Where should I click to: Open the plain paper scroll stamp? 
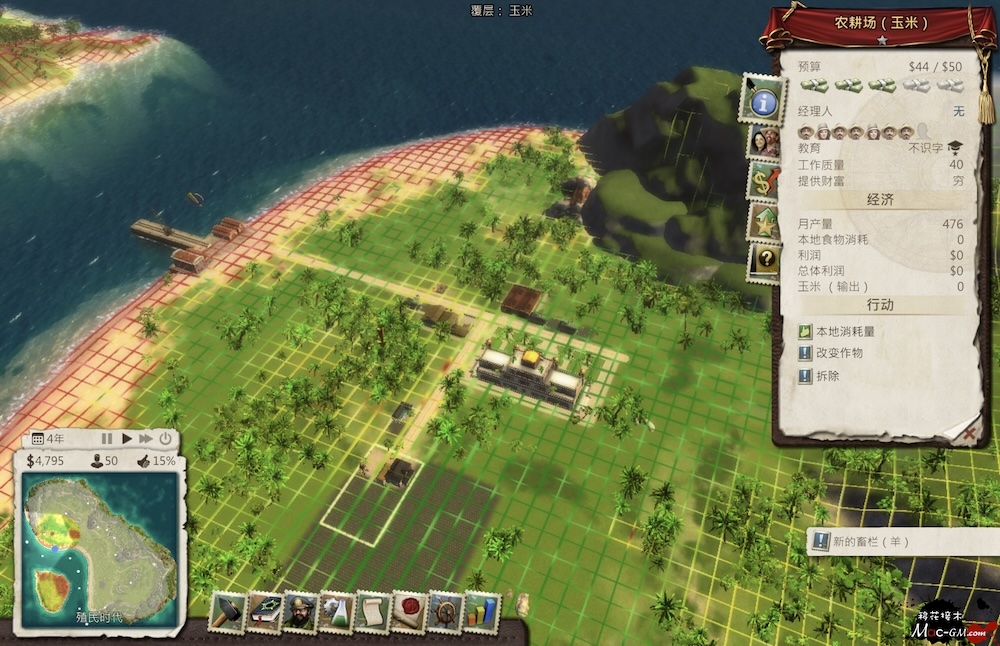372,611
